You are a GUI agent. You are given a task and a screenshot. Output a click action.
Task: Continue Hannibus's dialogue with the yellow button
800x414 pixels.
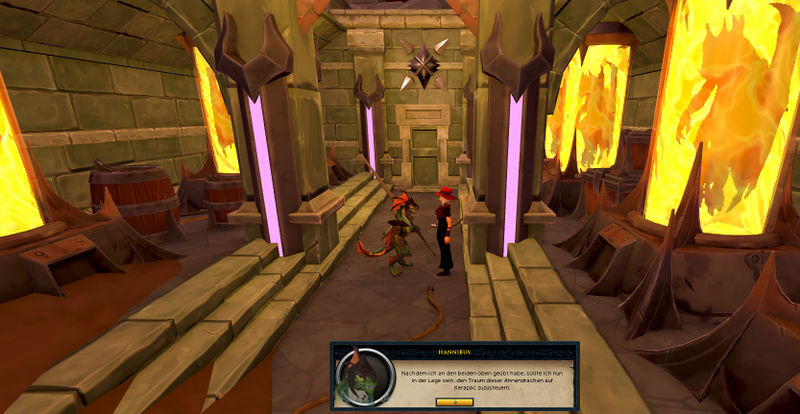tap(454, 402)
